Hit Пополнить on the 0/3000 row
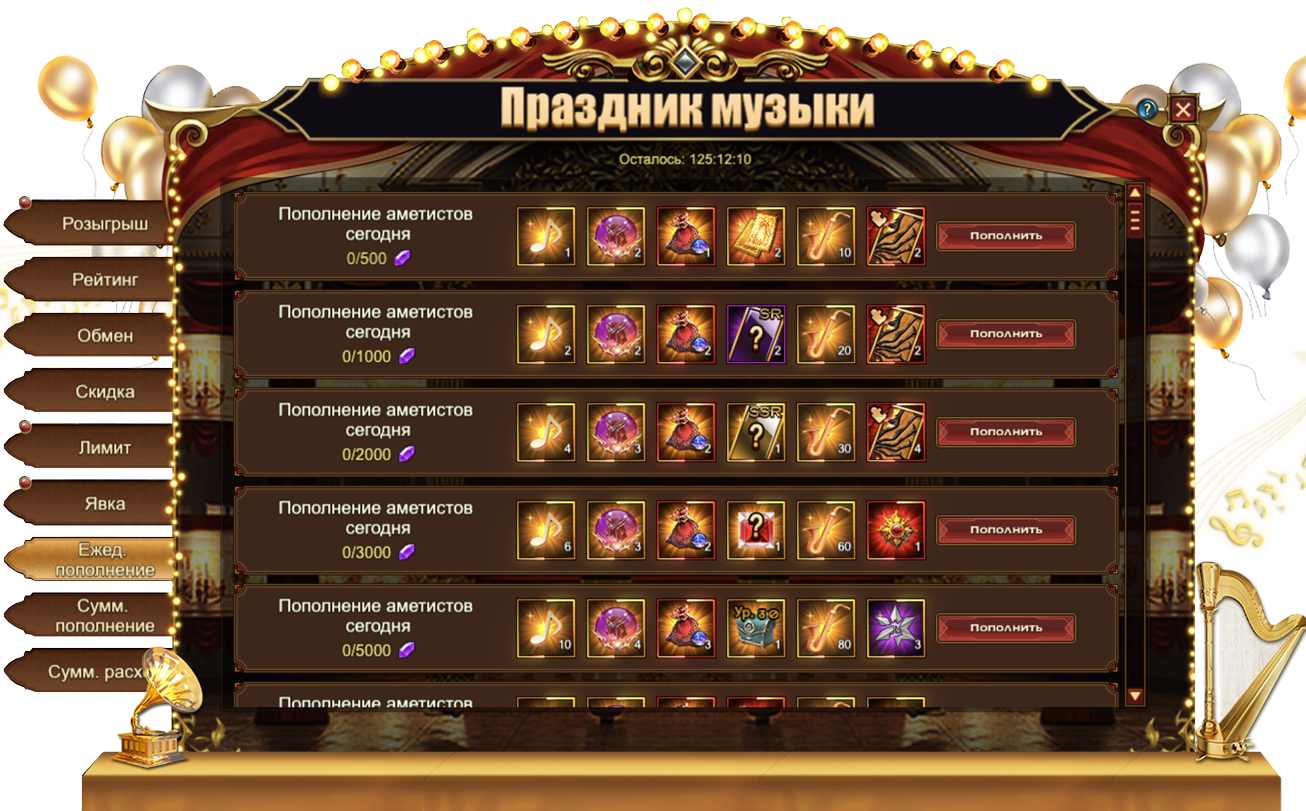The width and height of the screenshot is (1306, 811). coord(1005,530)
